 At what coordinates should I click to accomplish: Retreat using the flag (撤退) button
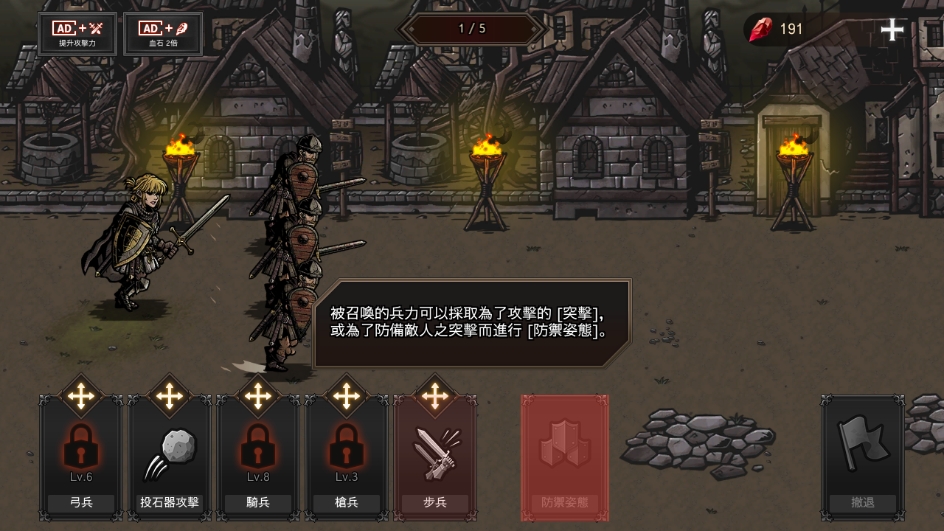(862, 455)
